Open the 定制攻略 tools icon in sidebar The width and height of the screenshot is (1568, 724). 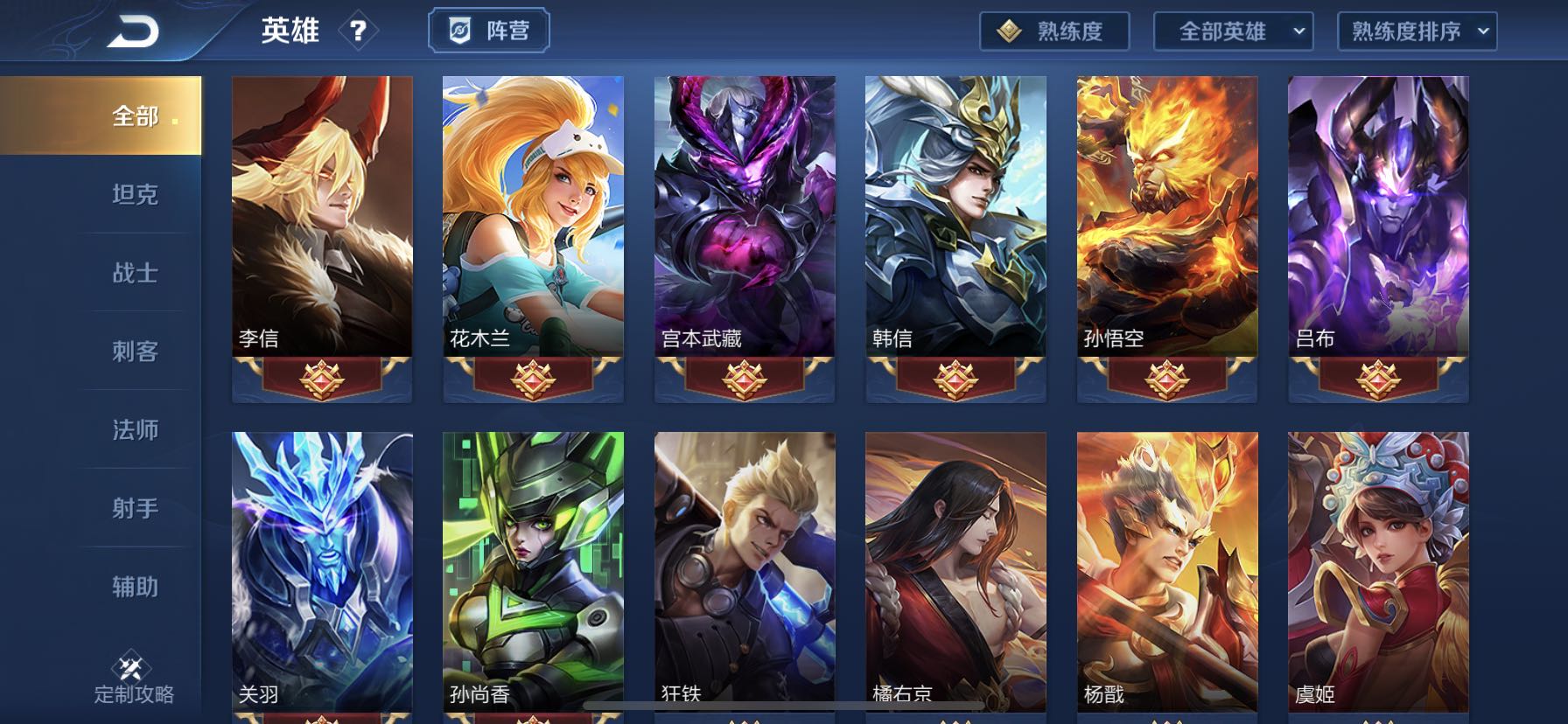[x=129, y=663]
